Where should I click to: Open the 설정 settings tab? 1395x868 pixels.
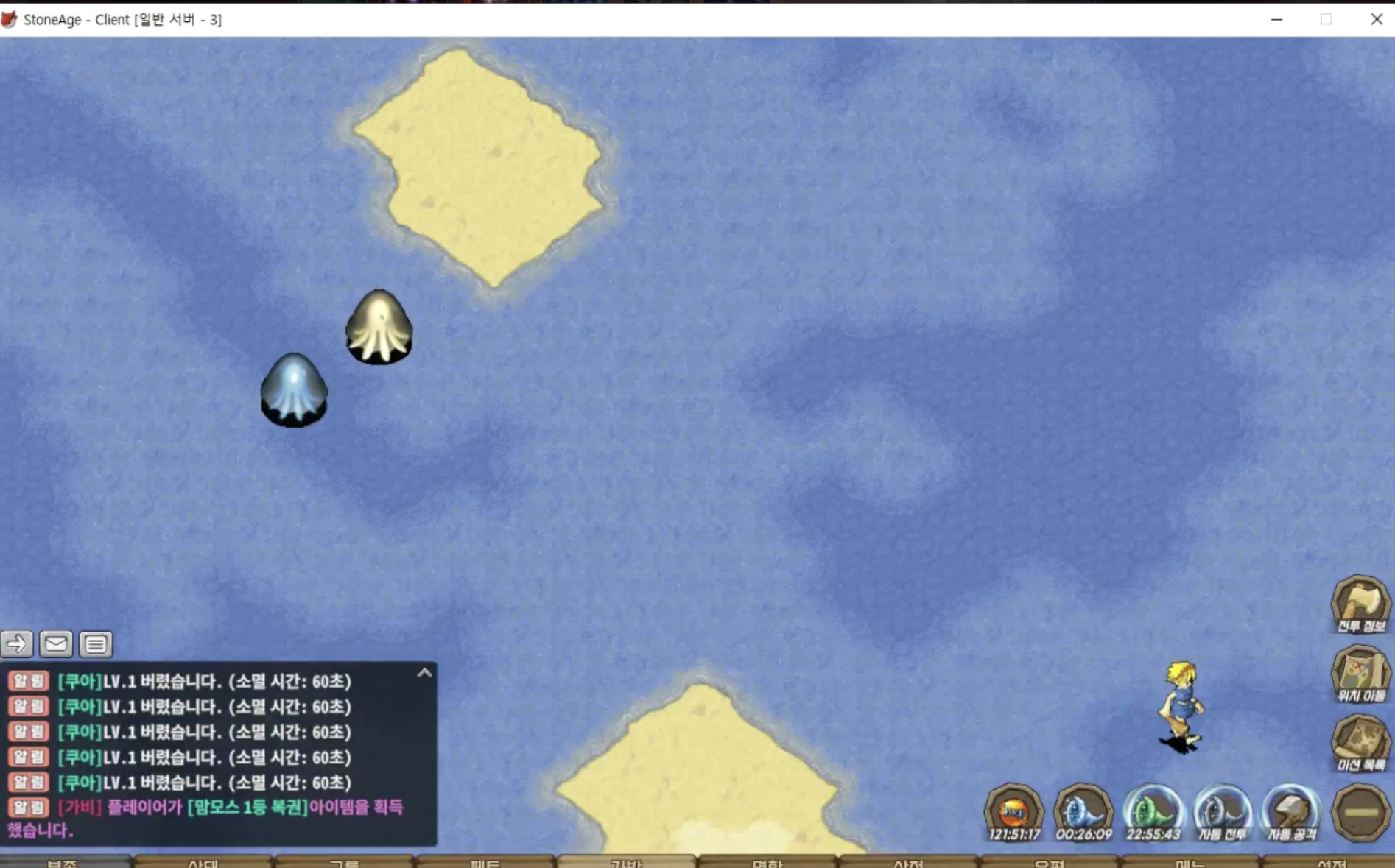point(1332,862)
